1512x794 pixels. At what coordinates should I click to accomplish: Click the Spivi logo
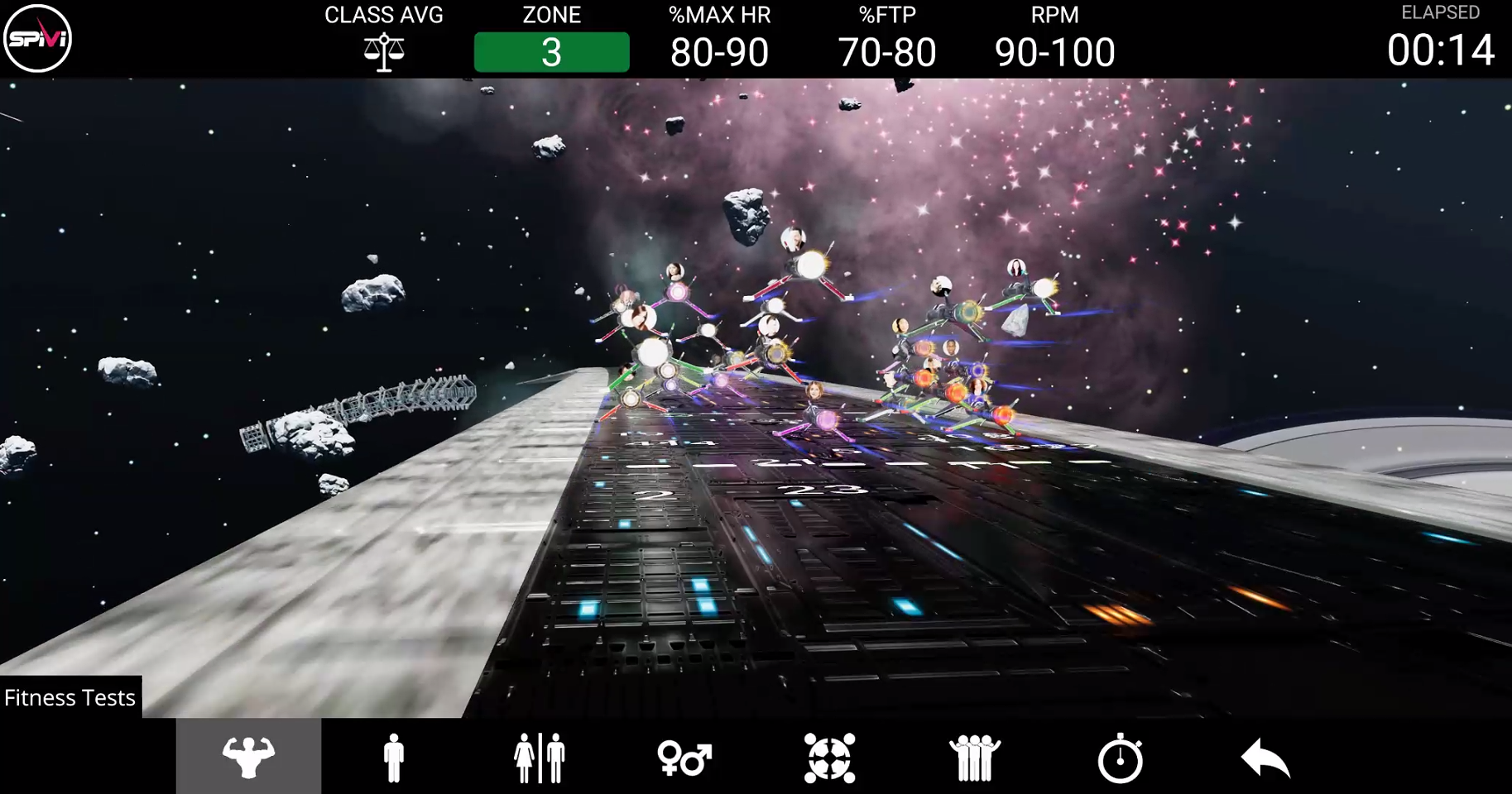[x=37, y=37]
